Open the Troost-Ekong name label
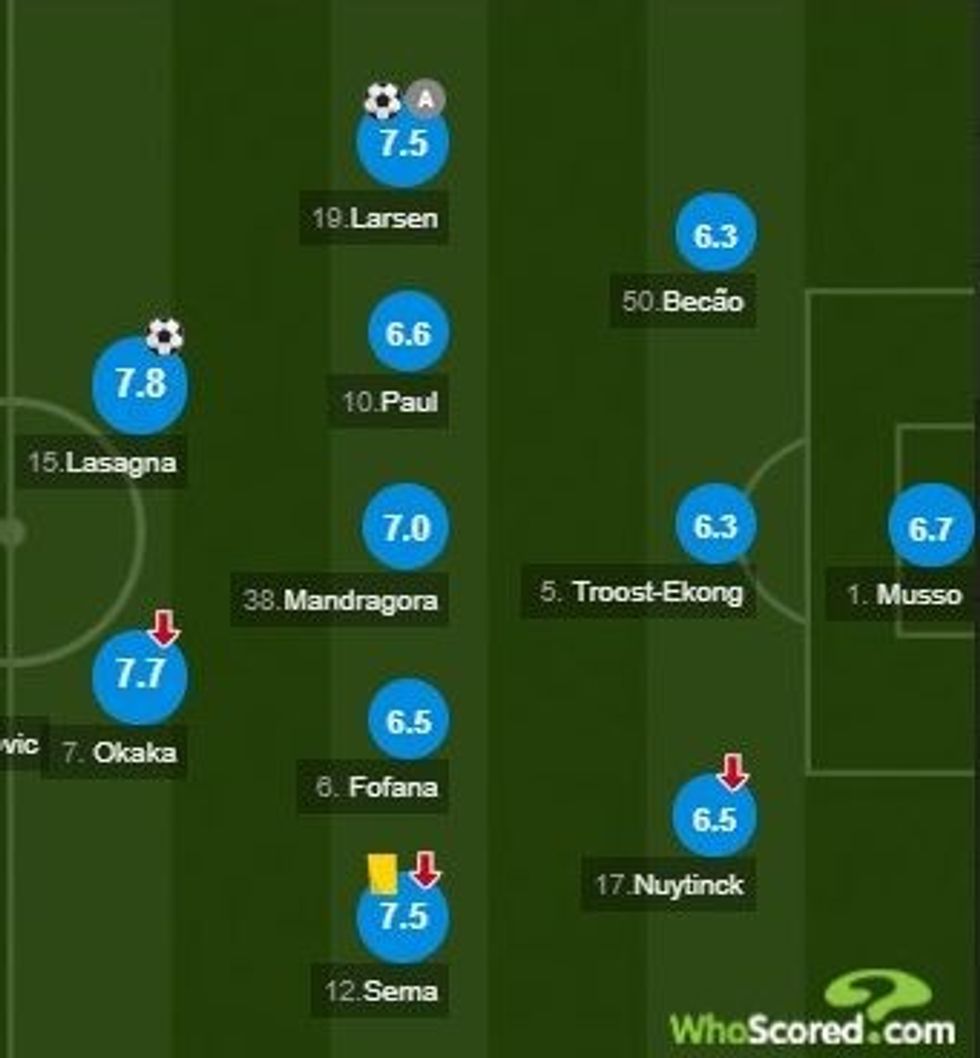This screenshot has width=980, height=1058. [x=641, y=592]
